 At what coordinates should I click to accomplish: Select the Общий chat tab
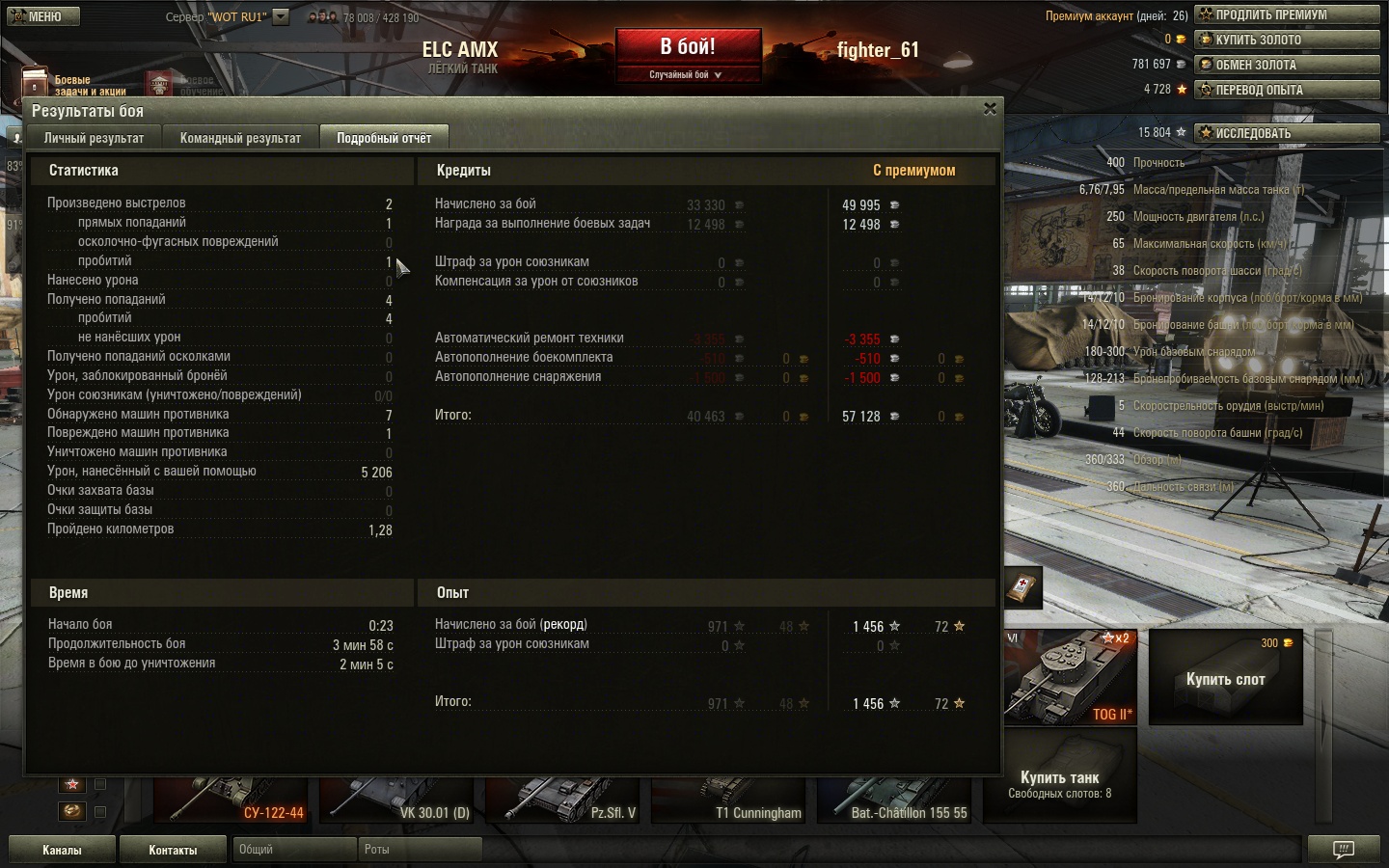(293, 850)
